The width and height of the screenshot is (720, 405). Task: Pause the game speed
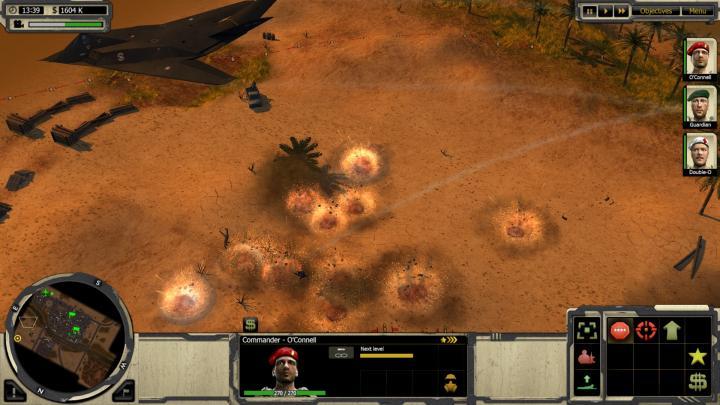coord(591,11)
